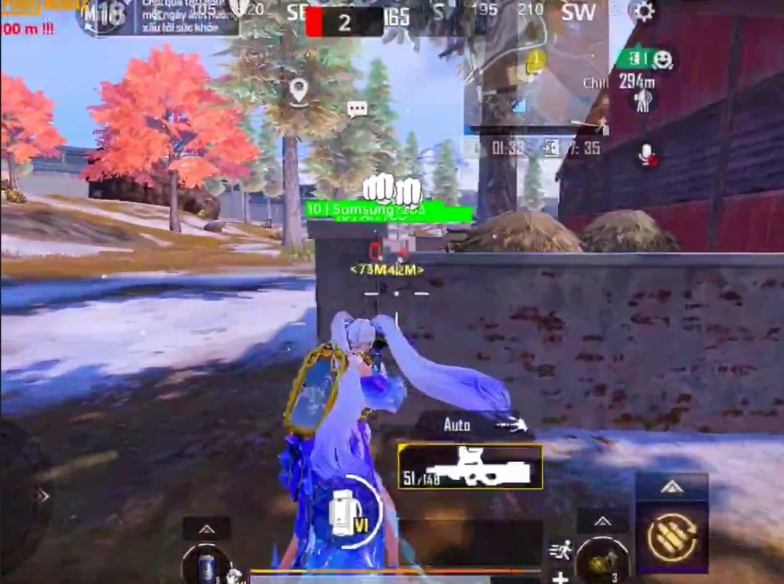
Task: Toggle the muted microphone
Action: (646, 154)
